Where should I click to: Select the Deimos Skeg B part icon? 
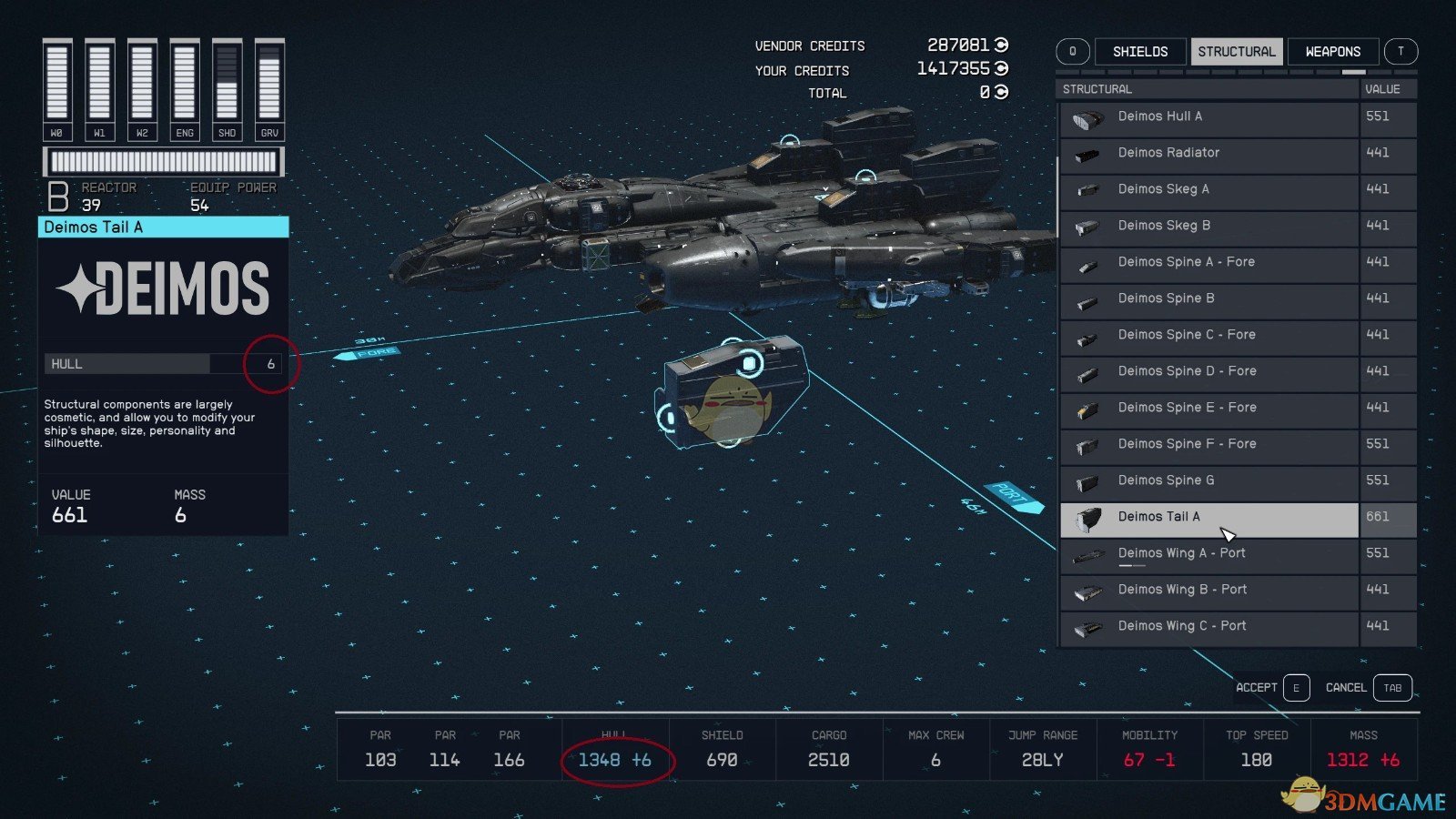click(1087, 226)
